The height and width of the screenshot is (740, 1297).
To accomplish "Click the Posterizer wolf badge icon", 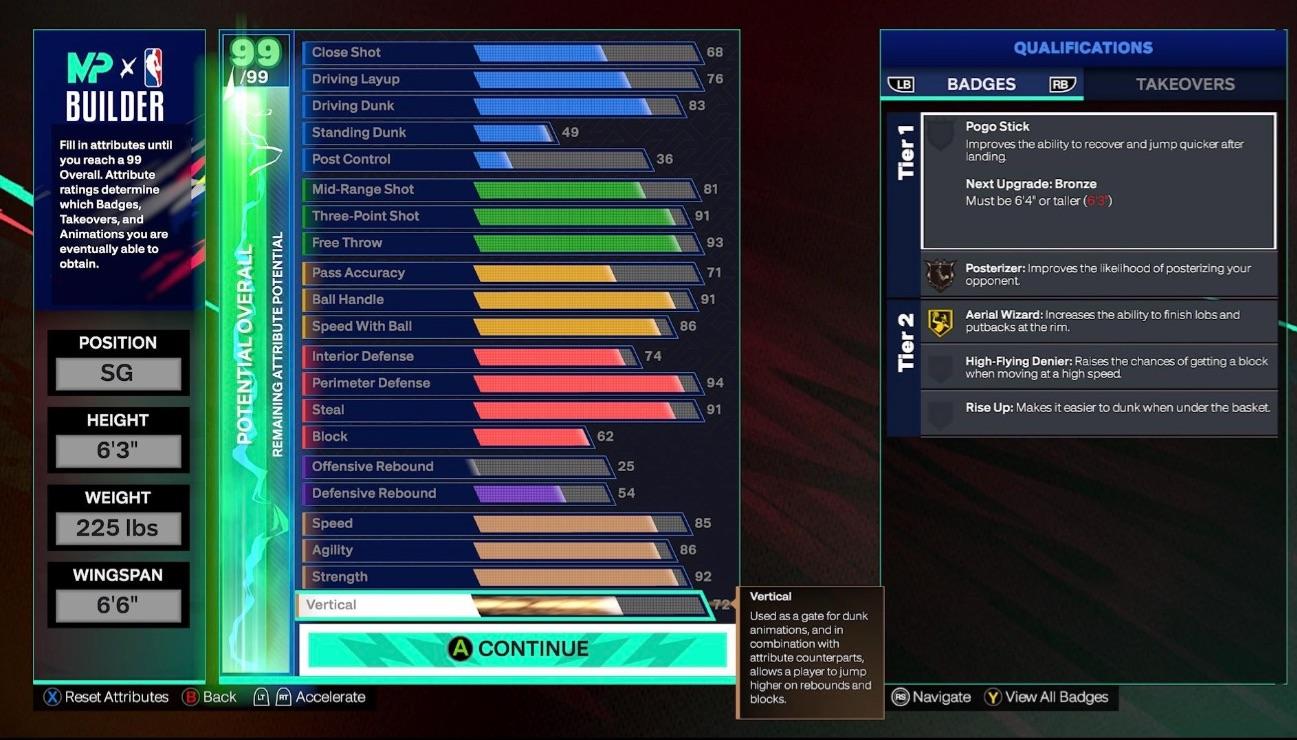I will coord(940,271).
